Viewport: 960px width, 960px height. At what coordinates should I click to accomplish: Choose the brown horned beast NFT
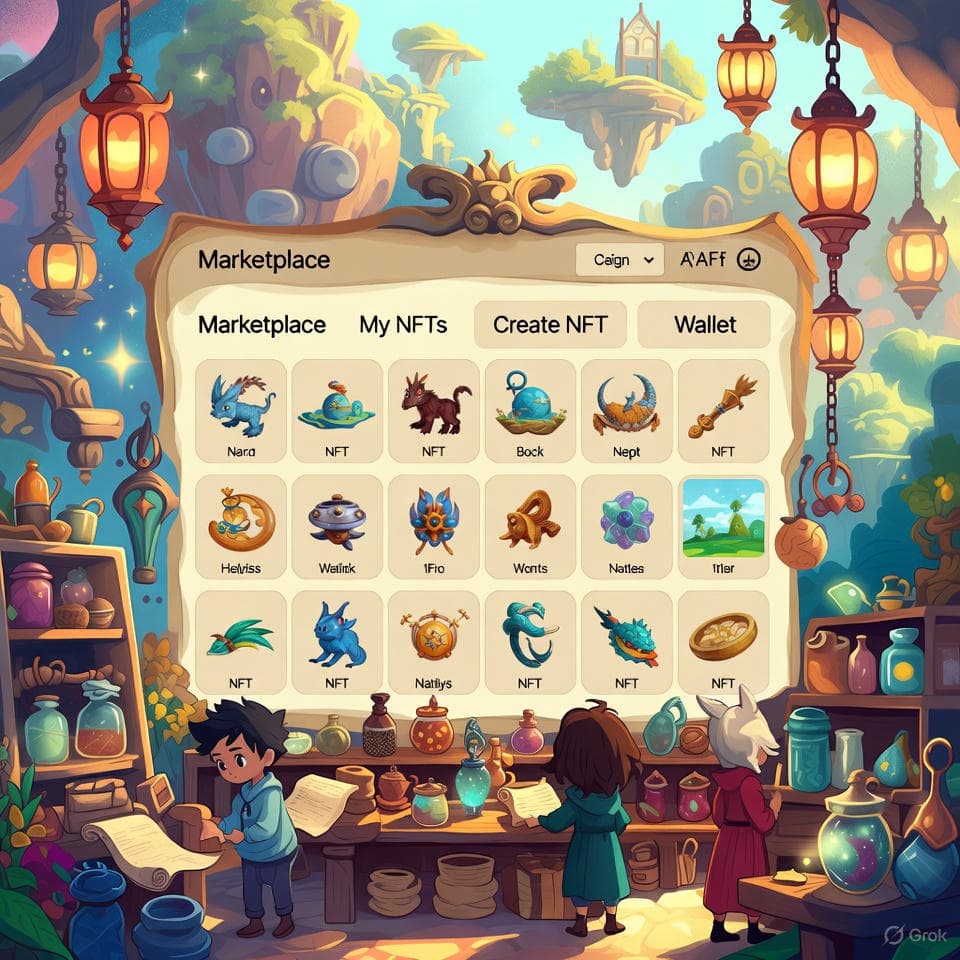pos(434,410)
